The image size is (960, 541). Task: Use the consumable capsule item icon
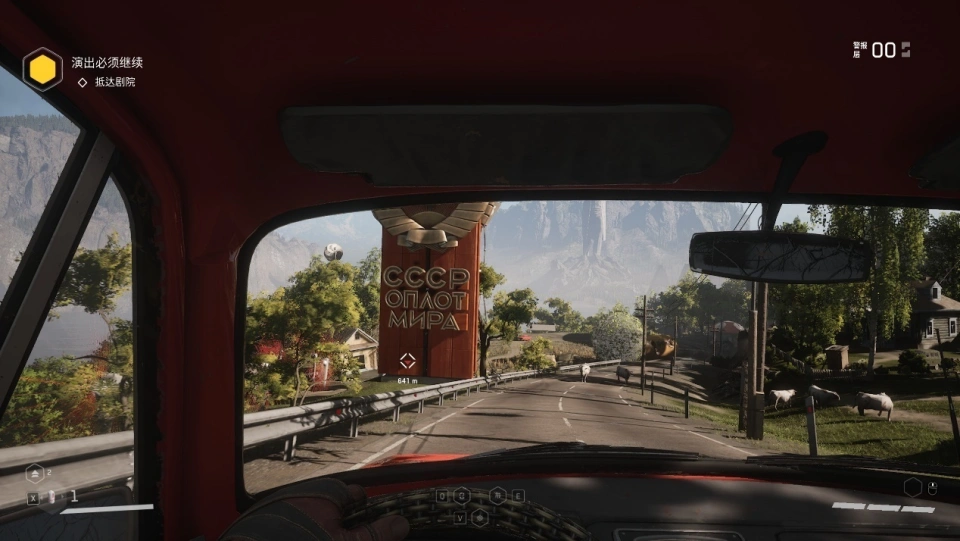tap(53, 496)
